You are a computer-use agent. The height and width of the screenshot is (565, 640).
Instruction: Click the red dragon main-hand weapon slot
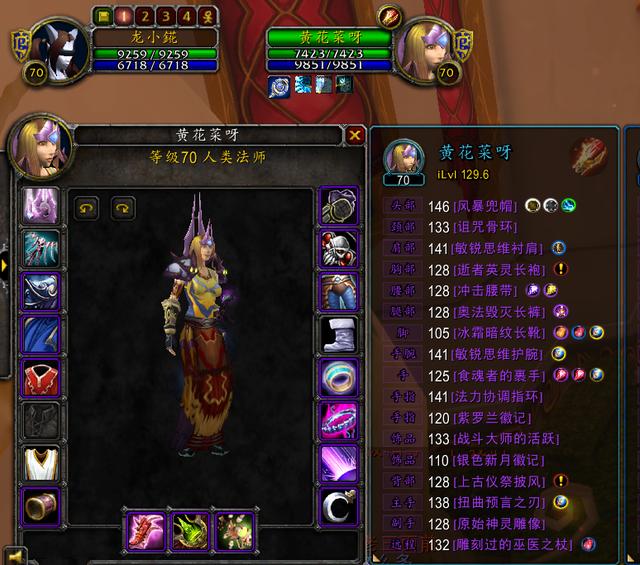pyautogui.click(x=145, y=531)
